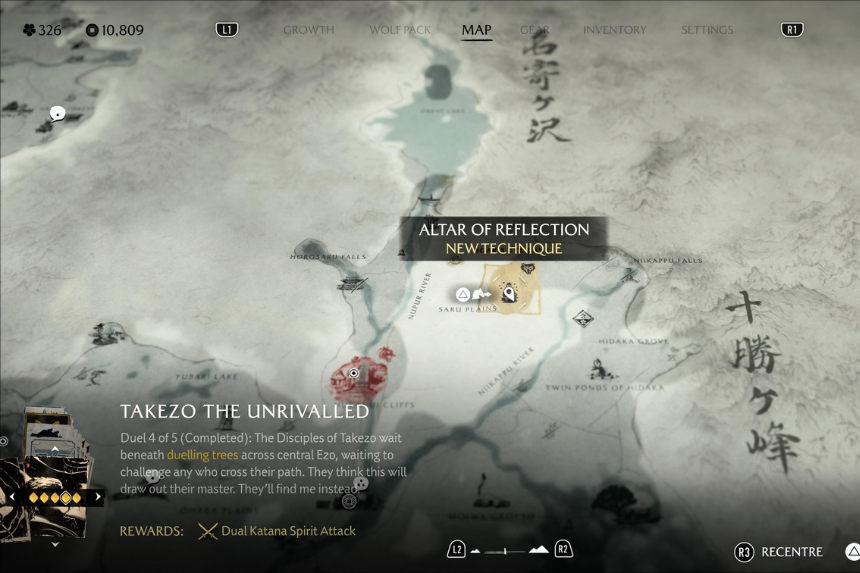The image size is (860, 573).
Task: Recentre the map view
Action: point(780,552)
